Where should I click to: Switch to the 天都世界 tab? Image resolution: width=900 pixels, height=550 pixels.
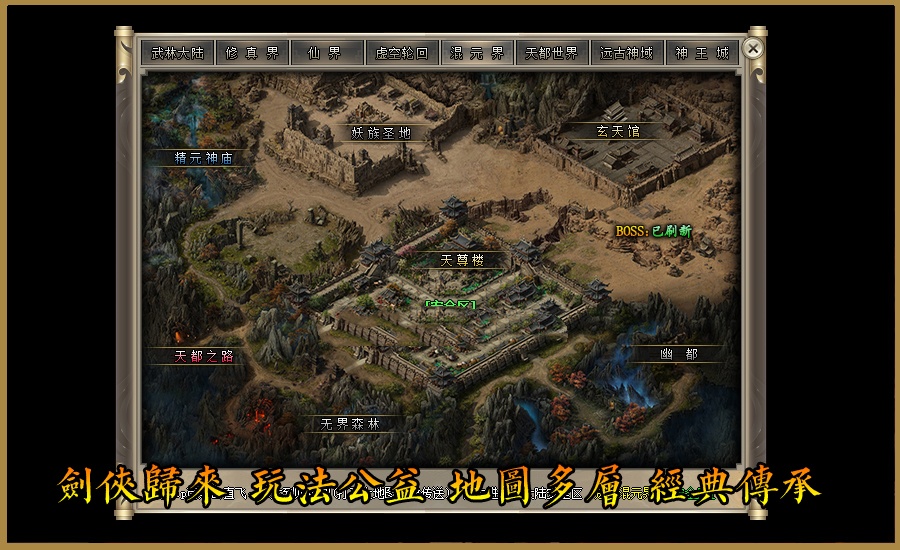(552, 53)
